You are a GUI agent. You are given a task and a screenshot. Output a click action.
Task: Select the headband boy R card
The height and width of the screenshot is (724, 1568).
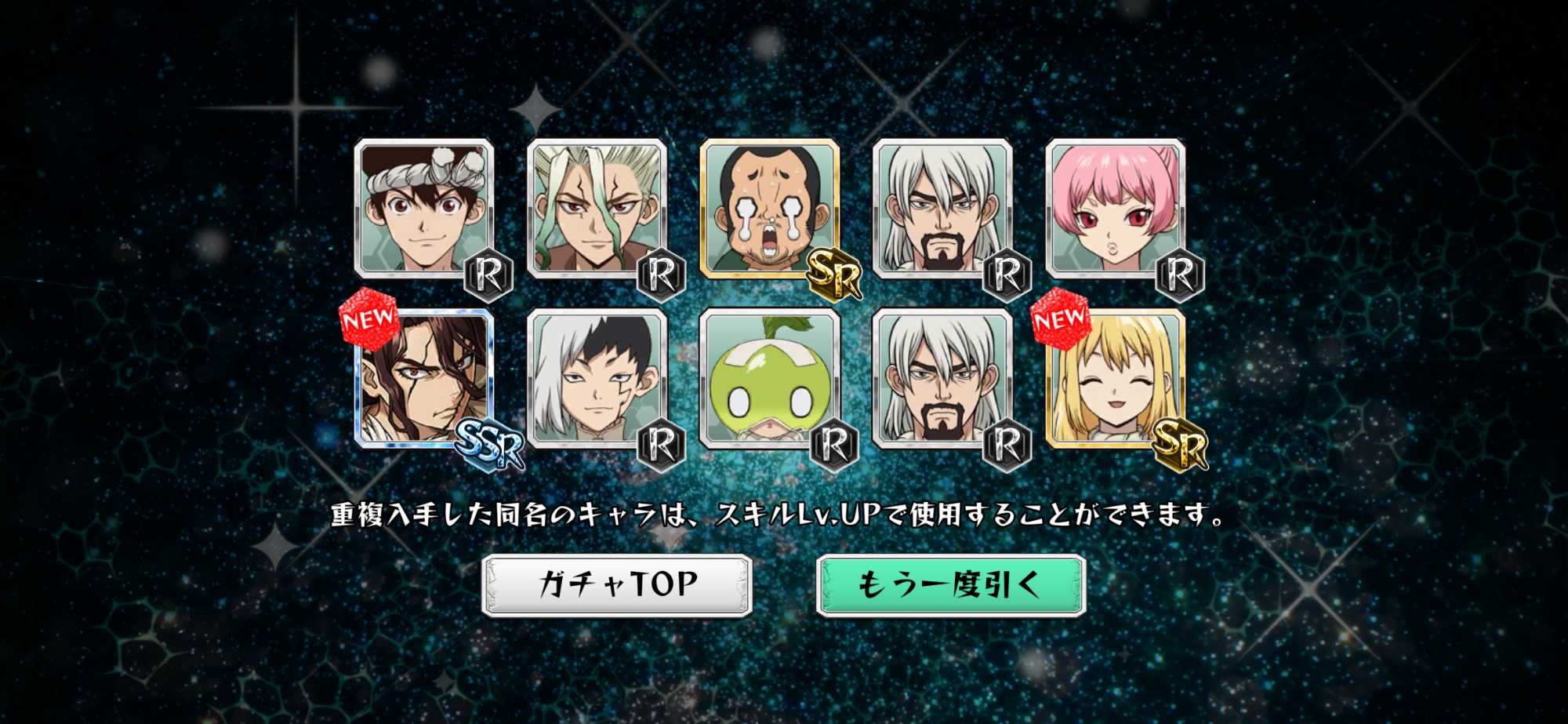pyautogui.click(x=424, y=209)
